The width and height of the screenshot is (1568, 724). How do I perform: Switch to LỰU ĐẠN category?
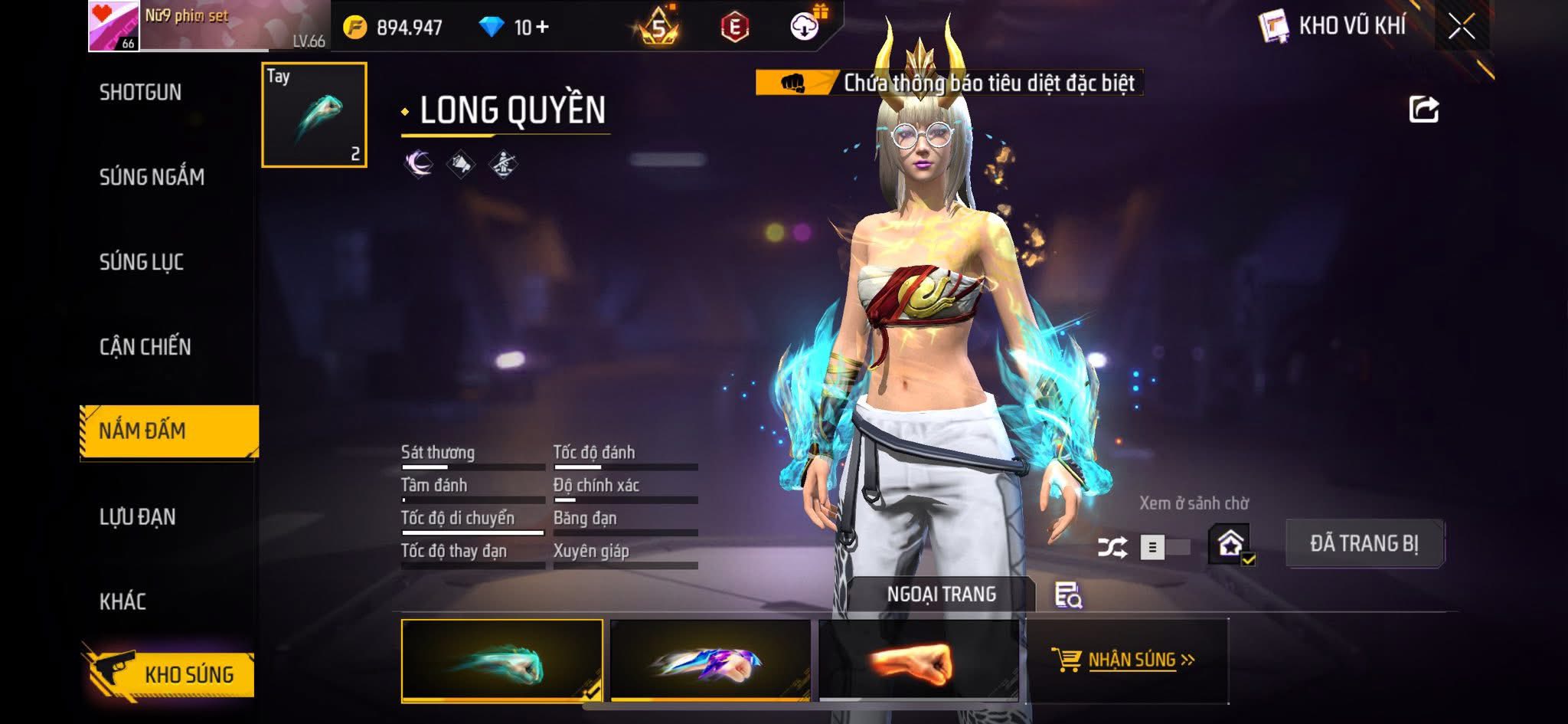138,517
